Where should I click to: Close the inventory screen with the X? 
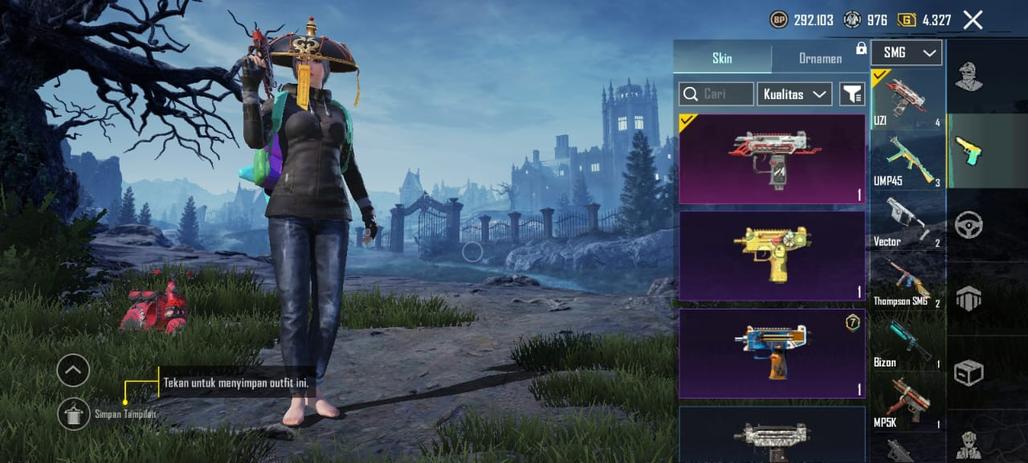pyautogui.click(x=972, y=19)
